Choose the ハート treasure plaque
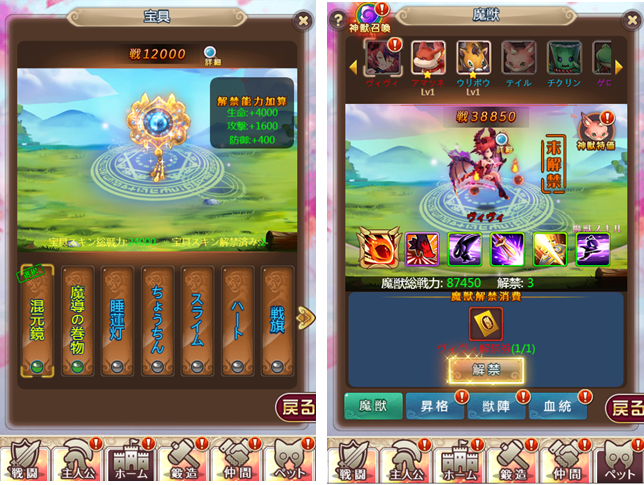This screenshot has height=485, width=644. (x=239, y=321)
